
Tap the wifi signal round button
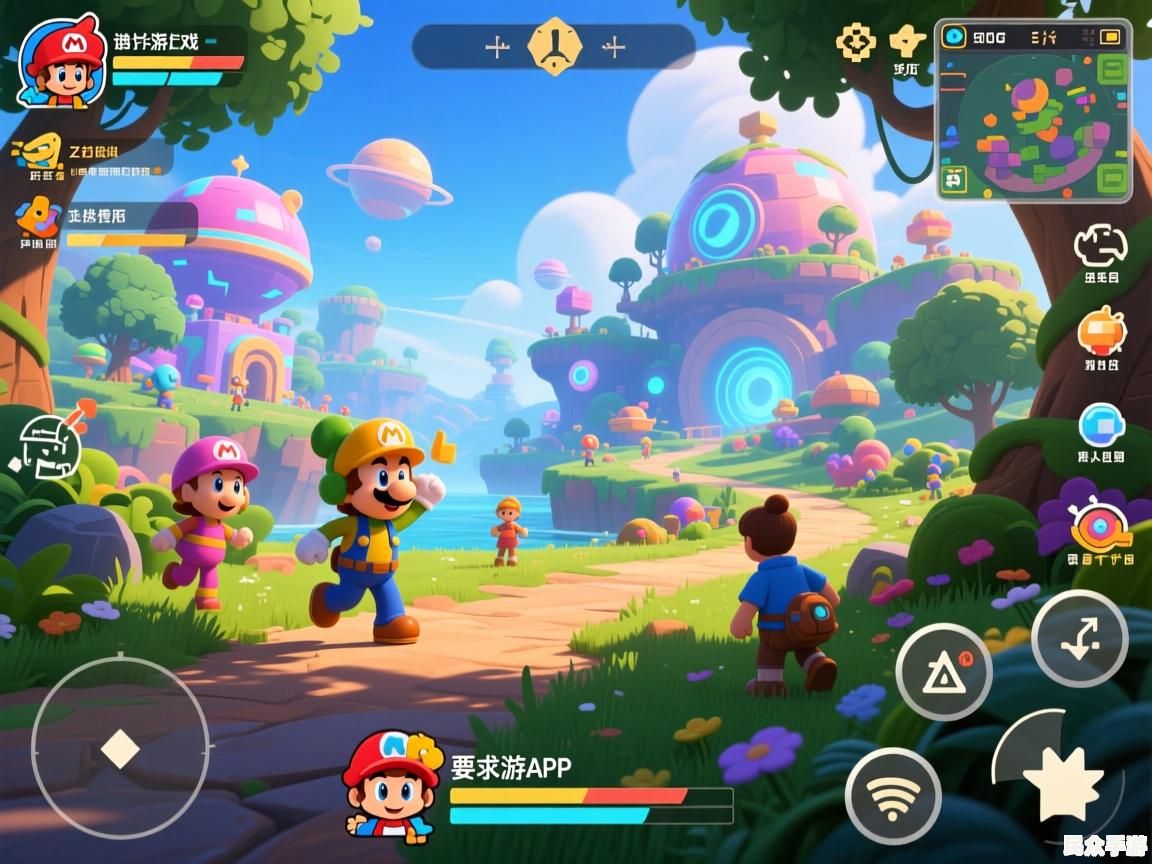tap(893, 796)
